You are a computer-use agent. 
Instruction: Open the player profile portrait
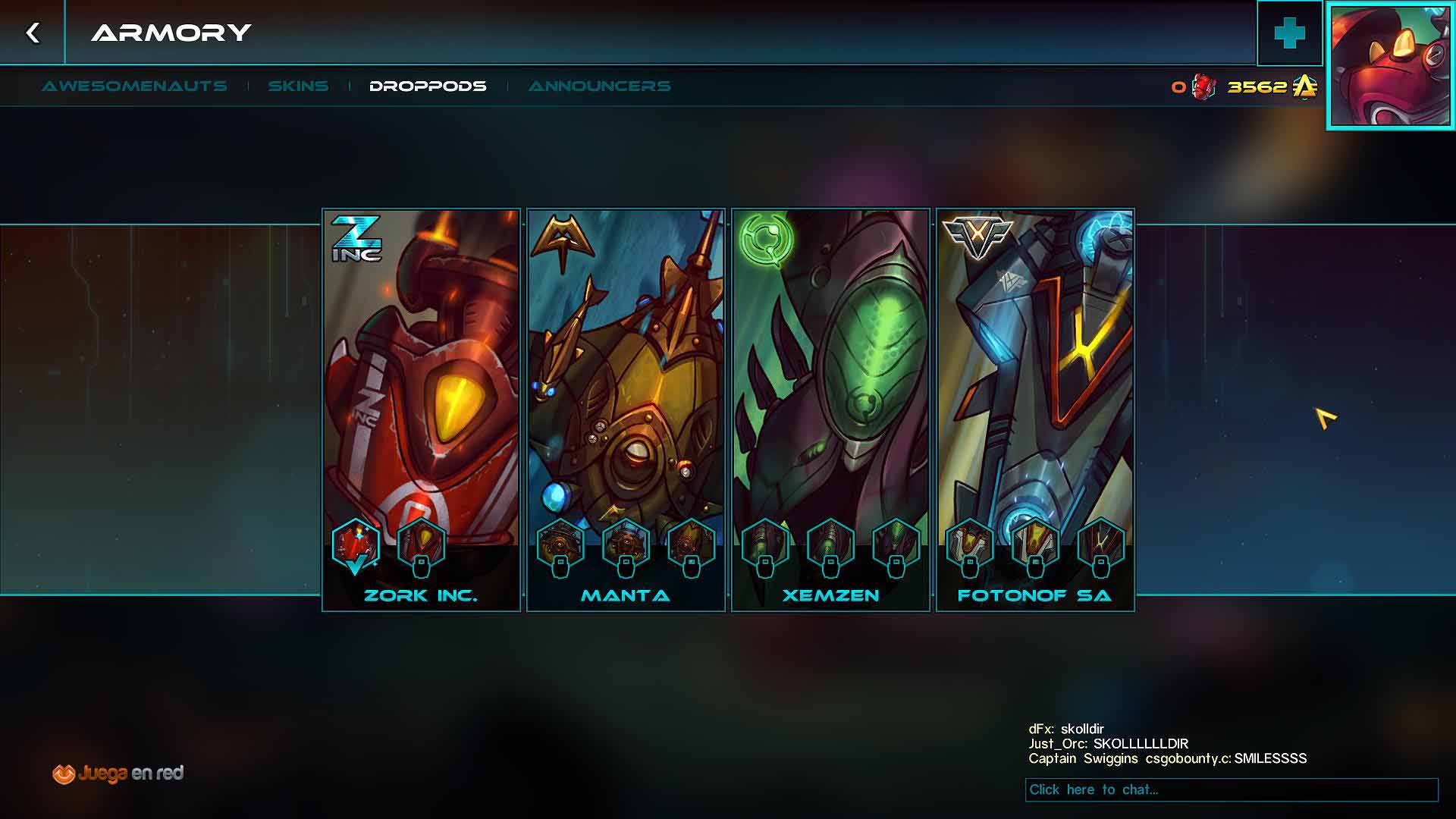click(x=1391, y=65)
